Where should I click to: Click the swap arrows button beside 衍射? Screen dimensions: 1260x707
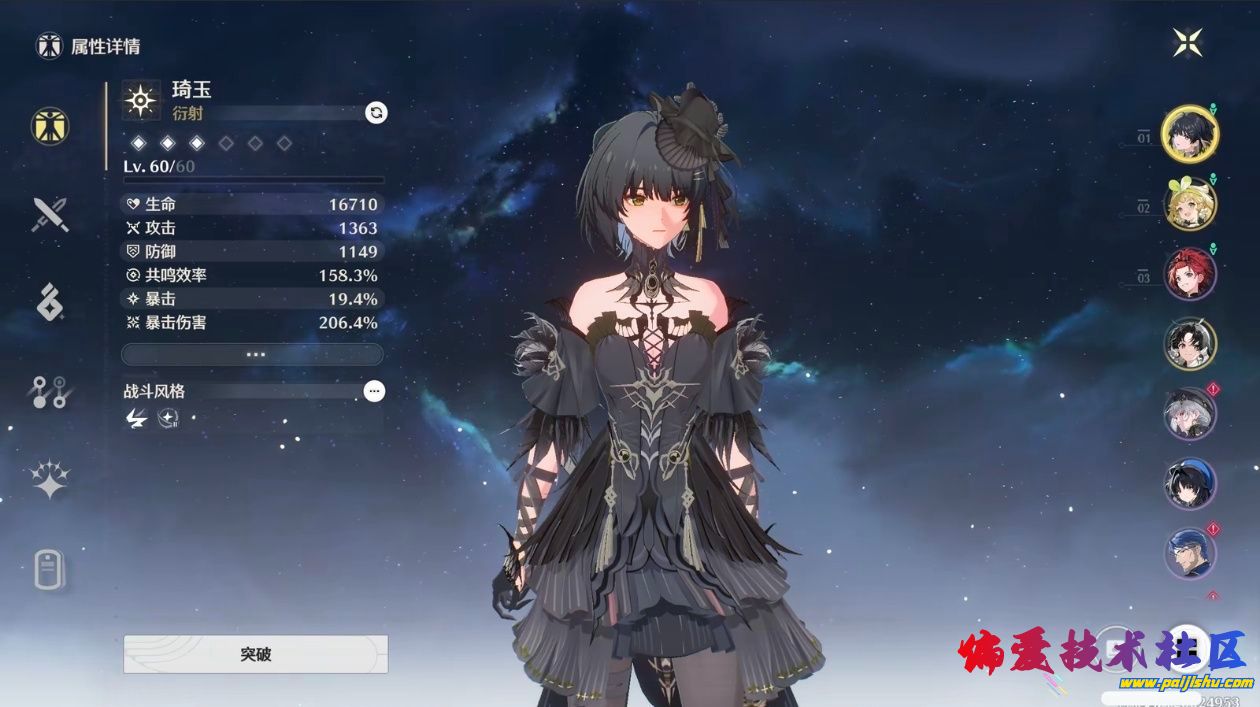pyautogui.click(x=376, y=113)
